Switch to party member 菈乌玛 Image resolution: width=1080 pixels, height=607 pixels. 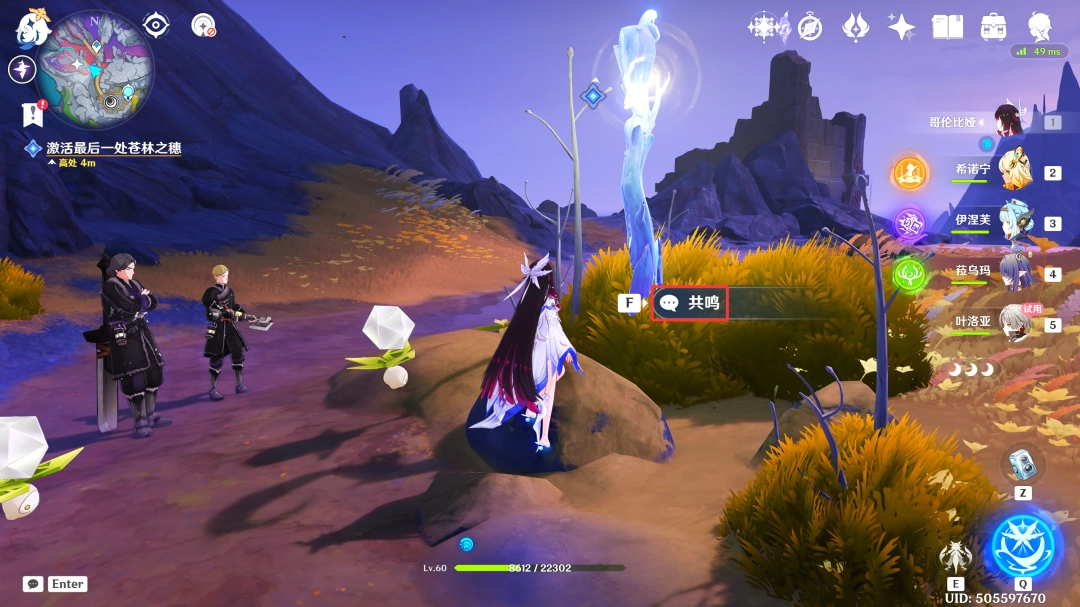(1018, 273)
